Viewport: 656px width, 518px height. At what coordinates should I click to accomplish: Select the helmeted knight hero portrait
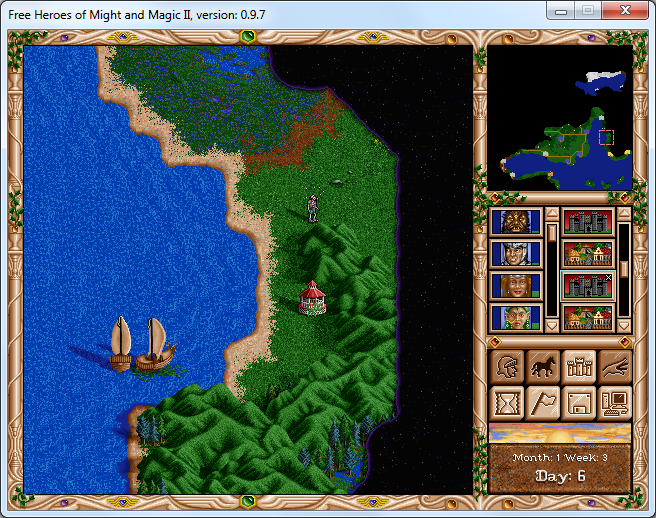(x=516, y=254)
